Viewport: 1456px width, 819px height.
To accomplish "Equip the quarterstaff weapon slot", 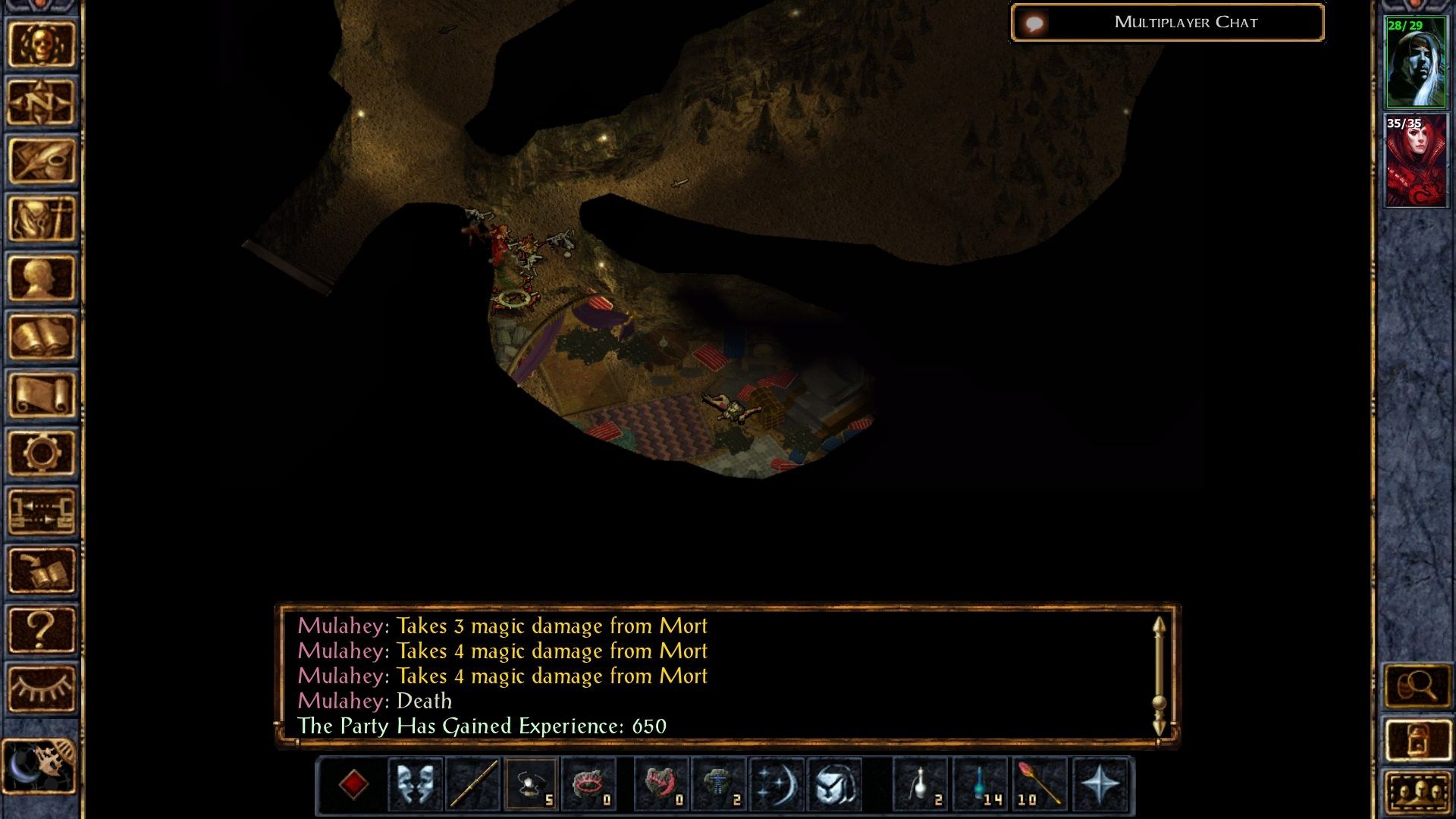I will 474,784.
